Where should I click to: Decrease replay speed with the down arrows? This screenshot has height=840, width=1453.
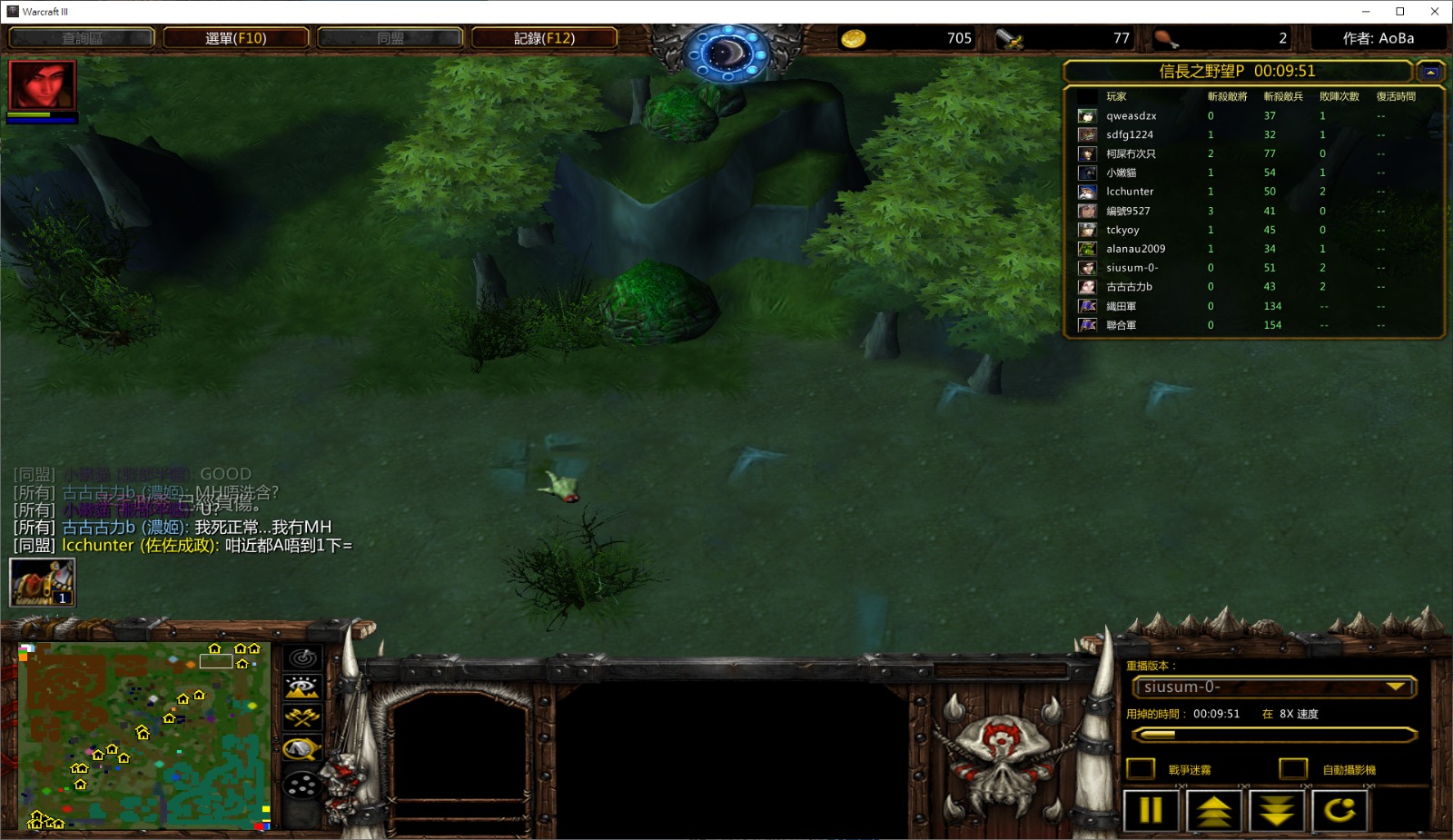pos(1277,810)
